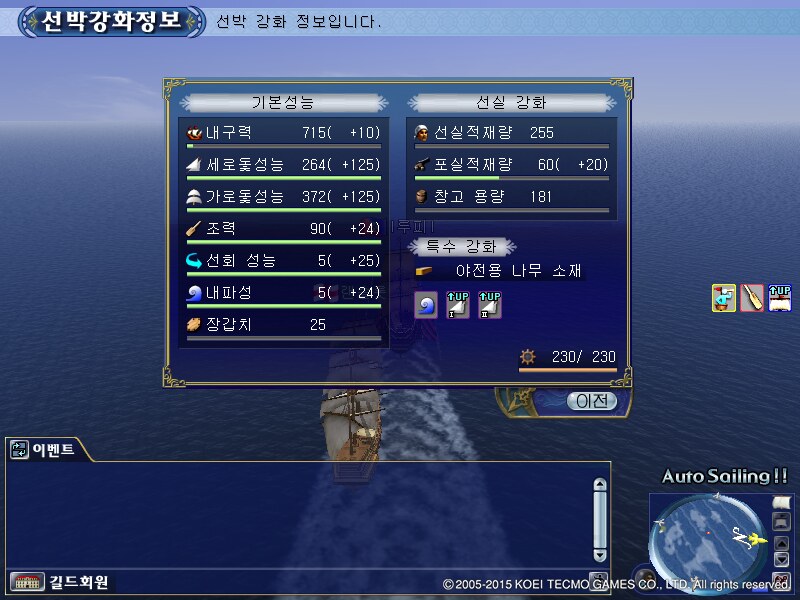The image size is (800, 600).
Task: Click the down-arrow button beside minimap
Action: 782,560
